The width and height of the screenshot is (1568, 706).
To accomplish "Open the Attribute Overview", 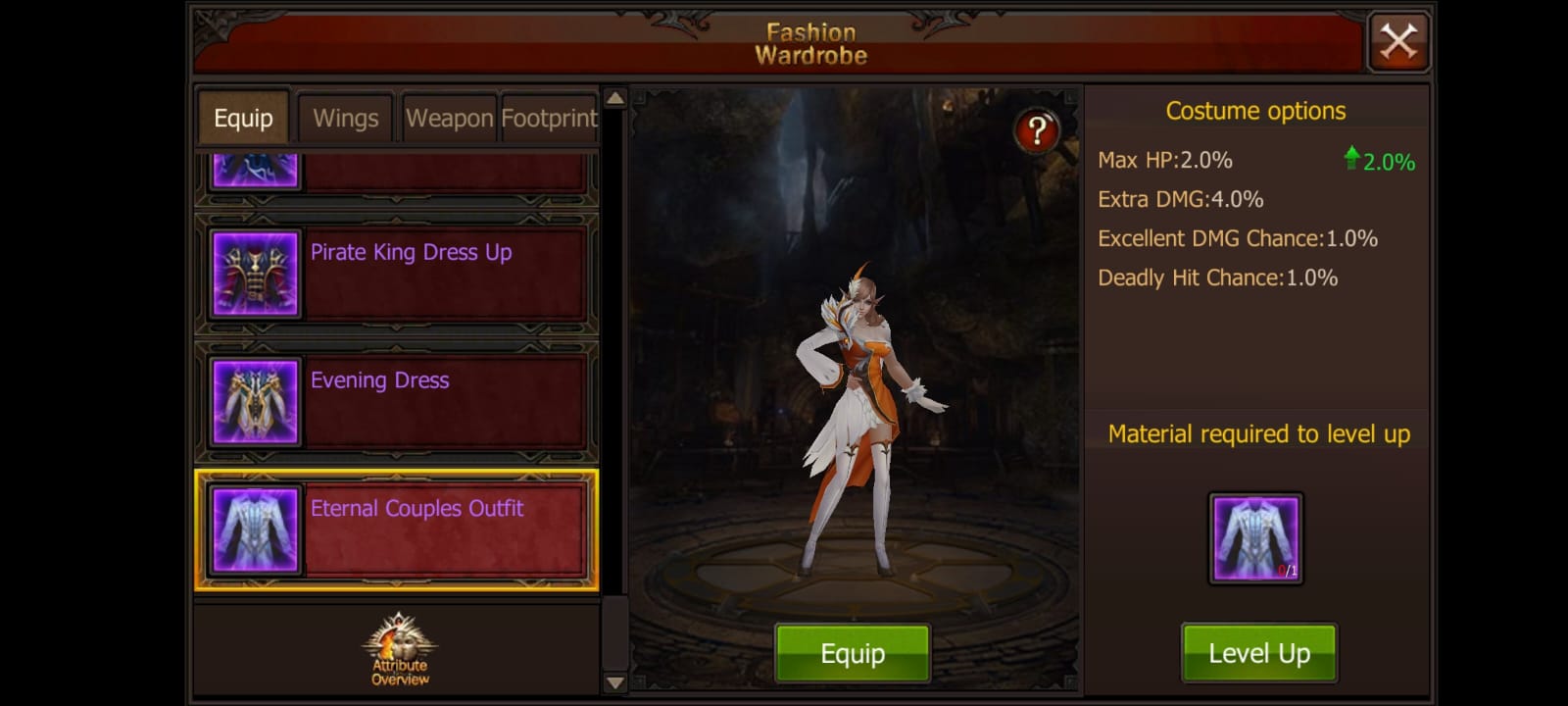I will 400,649.
